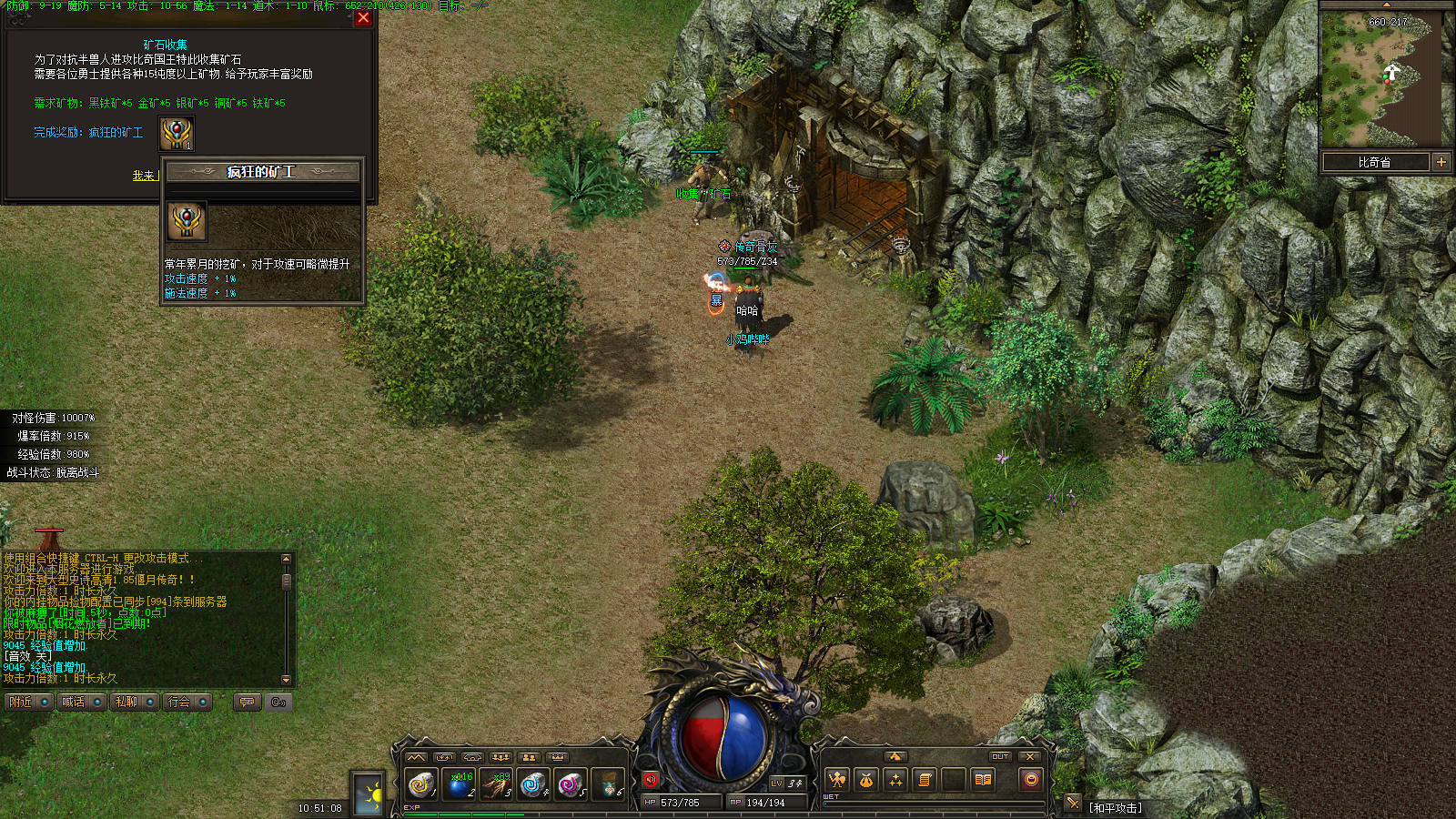Viewport: 1456px width, 819px height.
Task: Open the skills sparkle icon
Action: point(895,780)
